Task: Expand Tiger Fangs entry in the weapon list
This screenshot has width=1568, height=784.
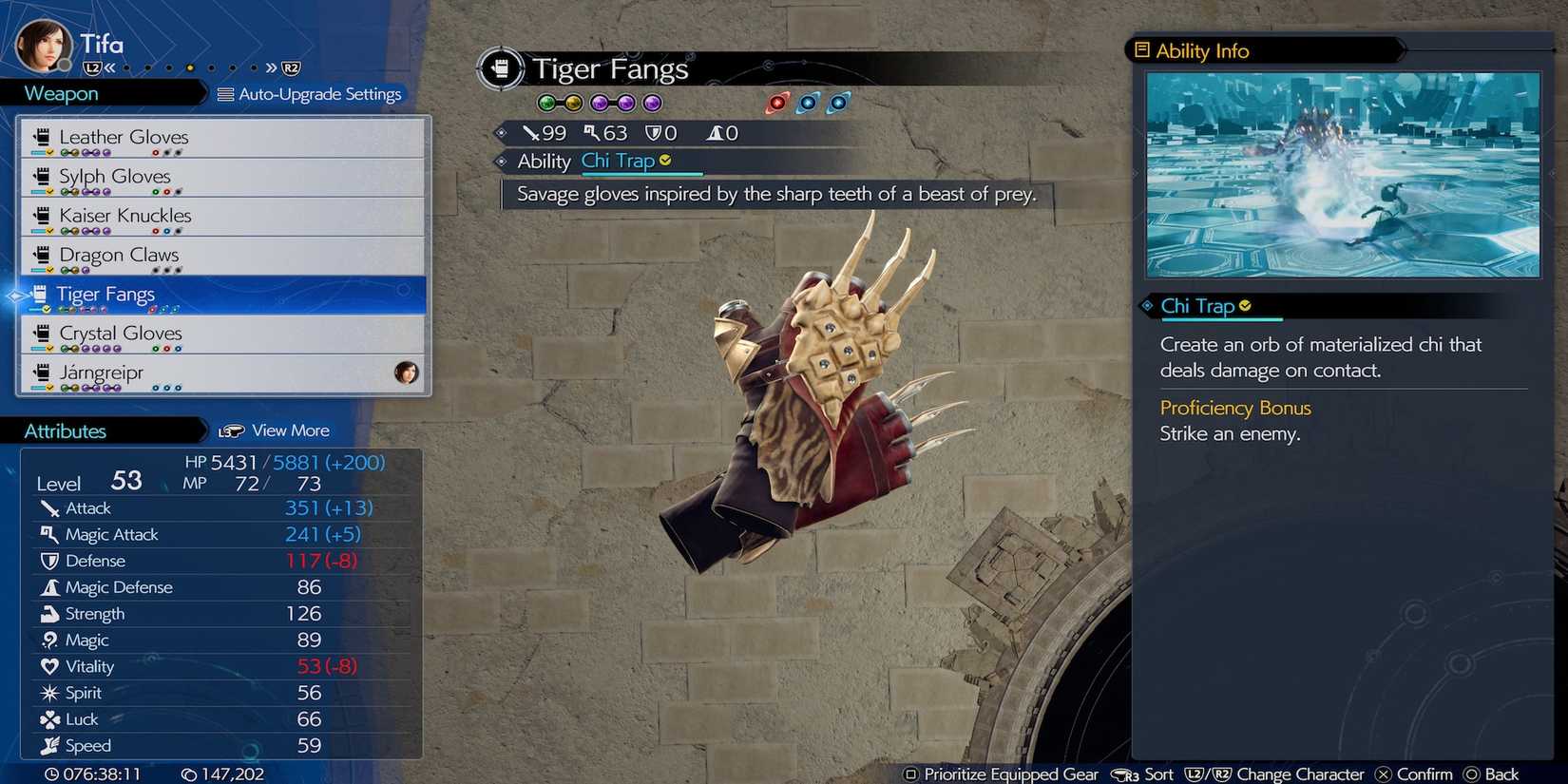Action: [222, 295]
